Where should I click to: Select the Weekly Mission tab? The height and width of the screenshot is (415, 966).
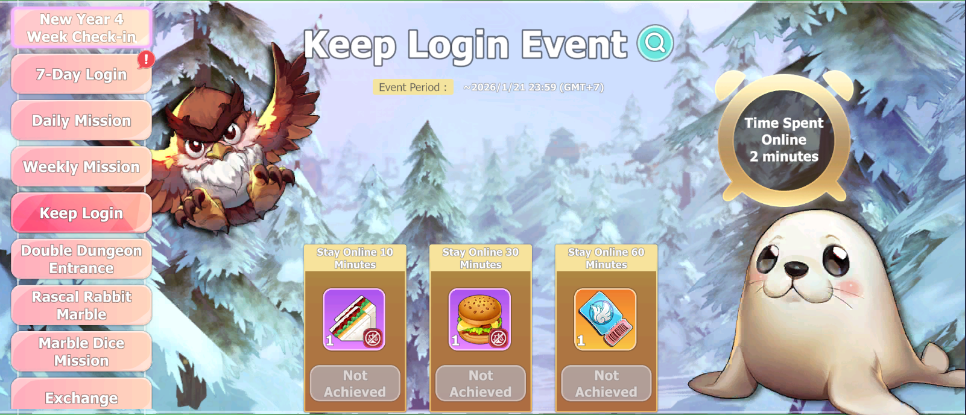[x=81, y=167]
